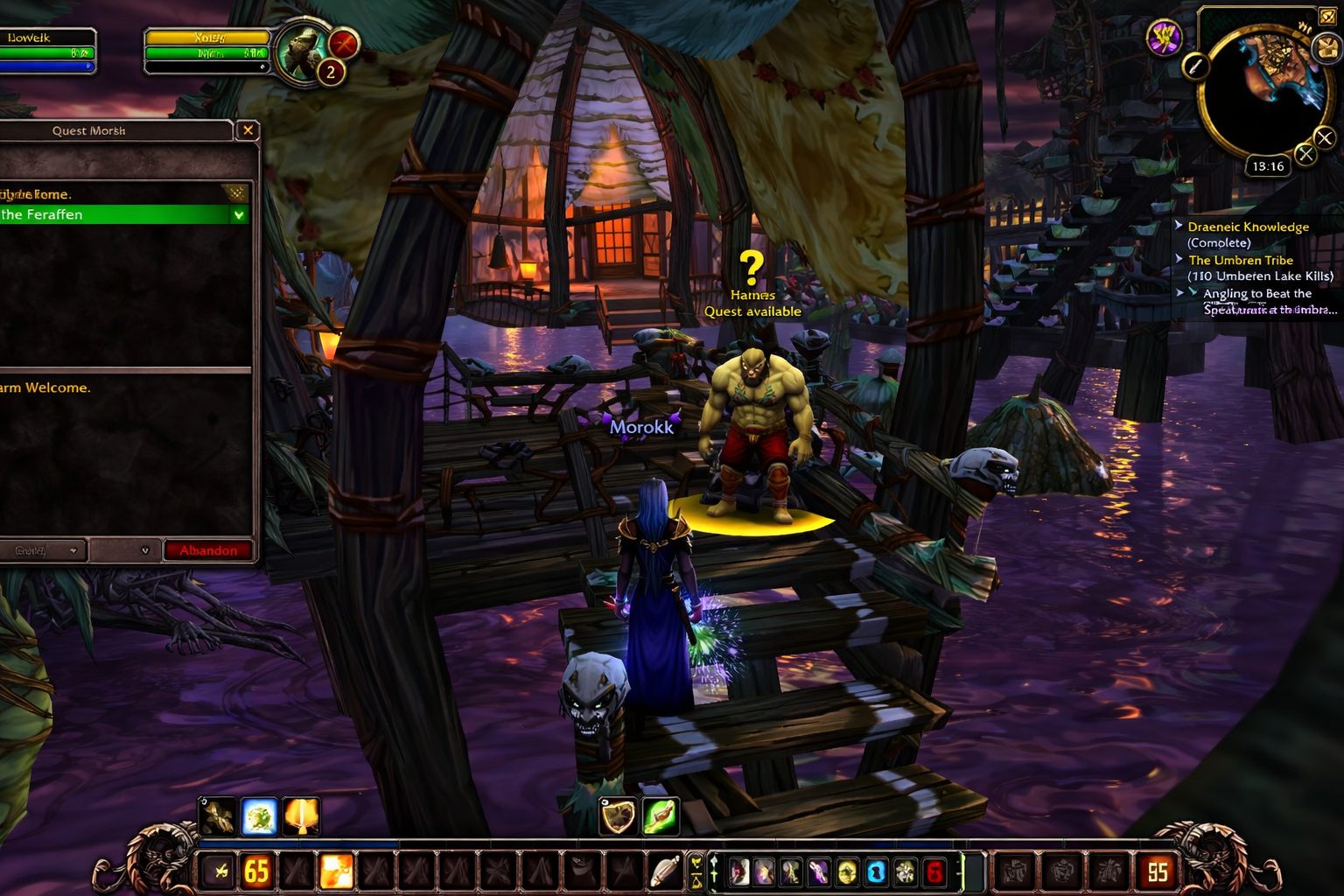Abandon the selected quest
The image size is (1344, 896).
click(x=208, y=550)
